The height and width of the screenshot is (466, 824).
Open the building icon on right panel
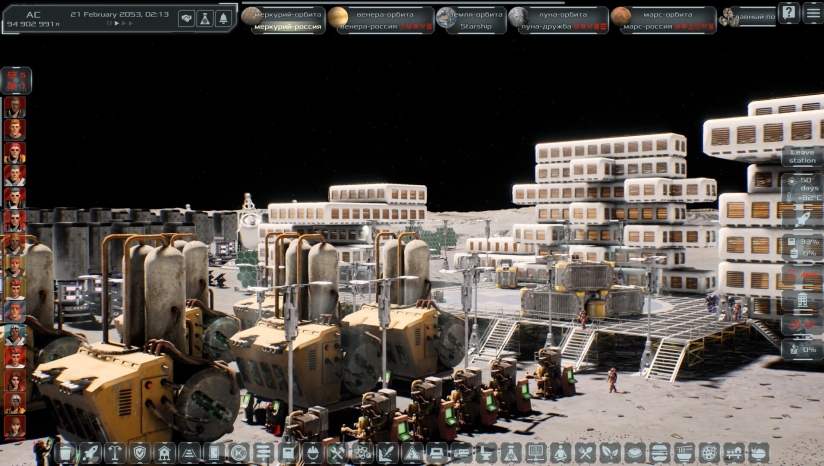(802, 300)
